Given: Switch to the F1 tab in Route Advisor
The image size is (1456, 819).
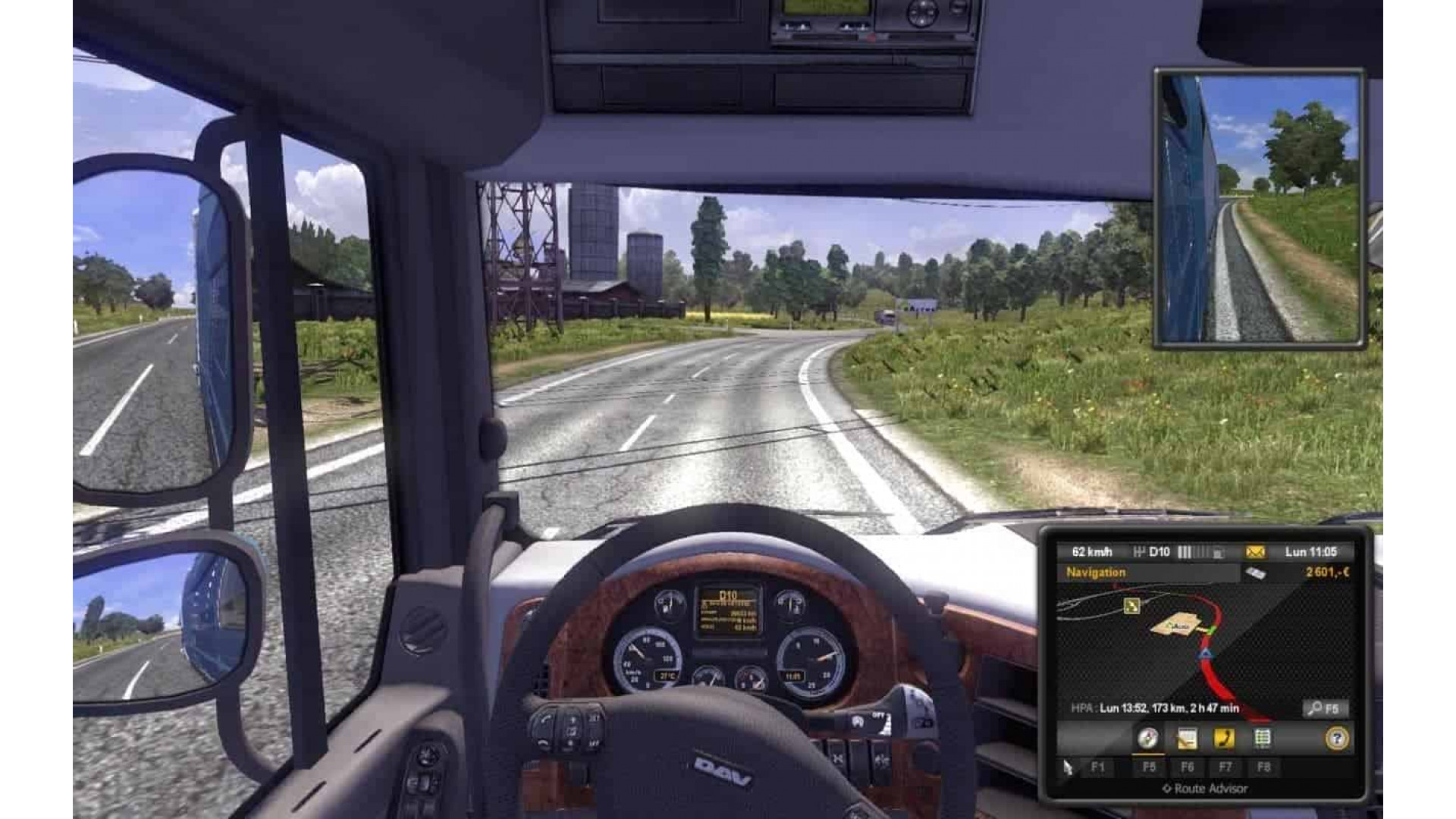Looking at the screenshot, I should (1100, 767).
